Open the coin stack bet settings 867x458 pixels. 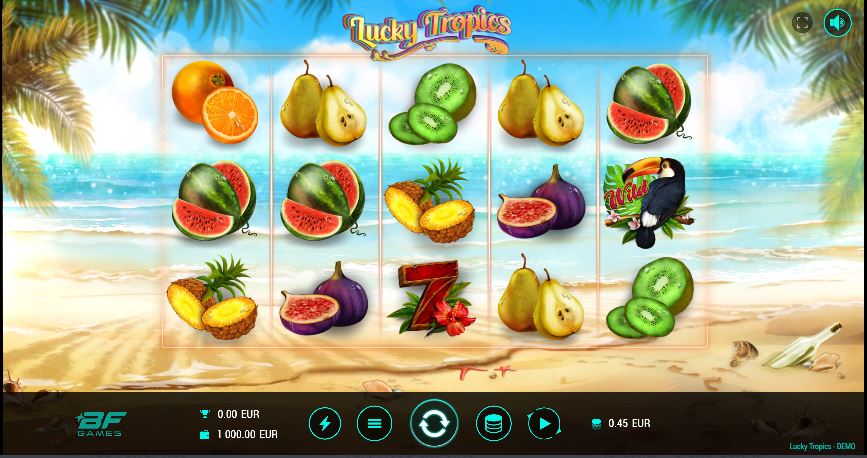pos(493,423)
